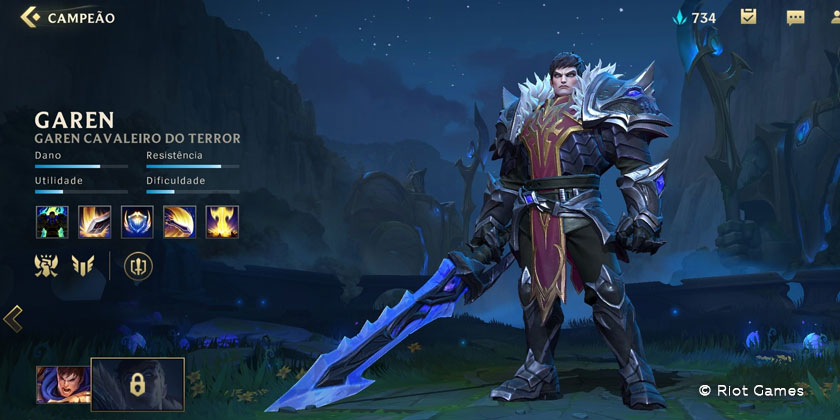
Task: View Garen's passive ability icon
Action: pyautogui.click(x=52, y=221)
